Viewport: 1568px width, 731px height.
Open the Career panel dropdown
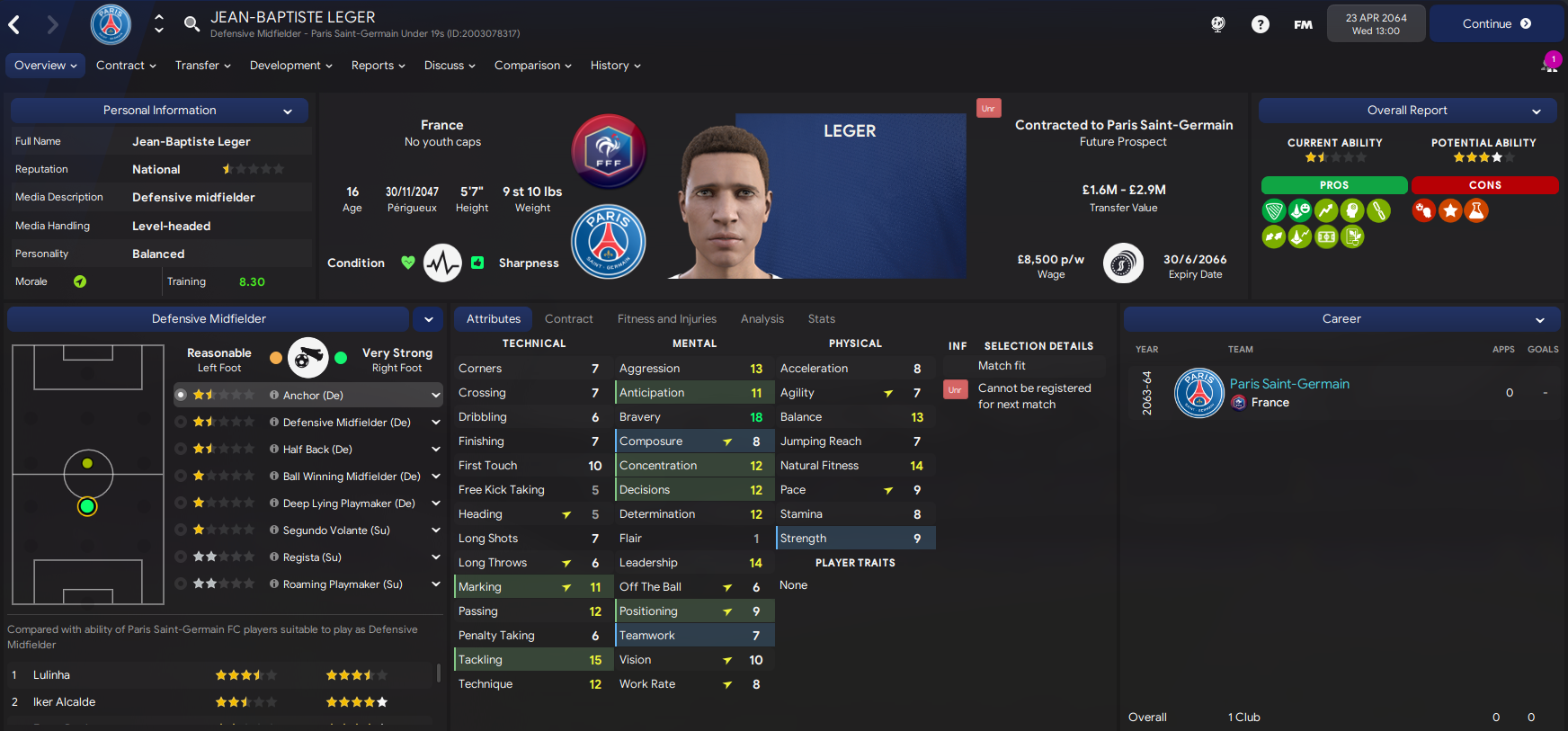click(x=1540, y=320)
